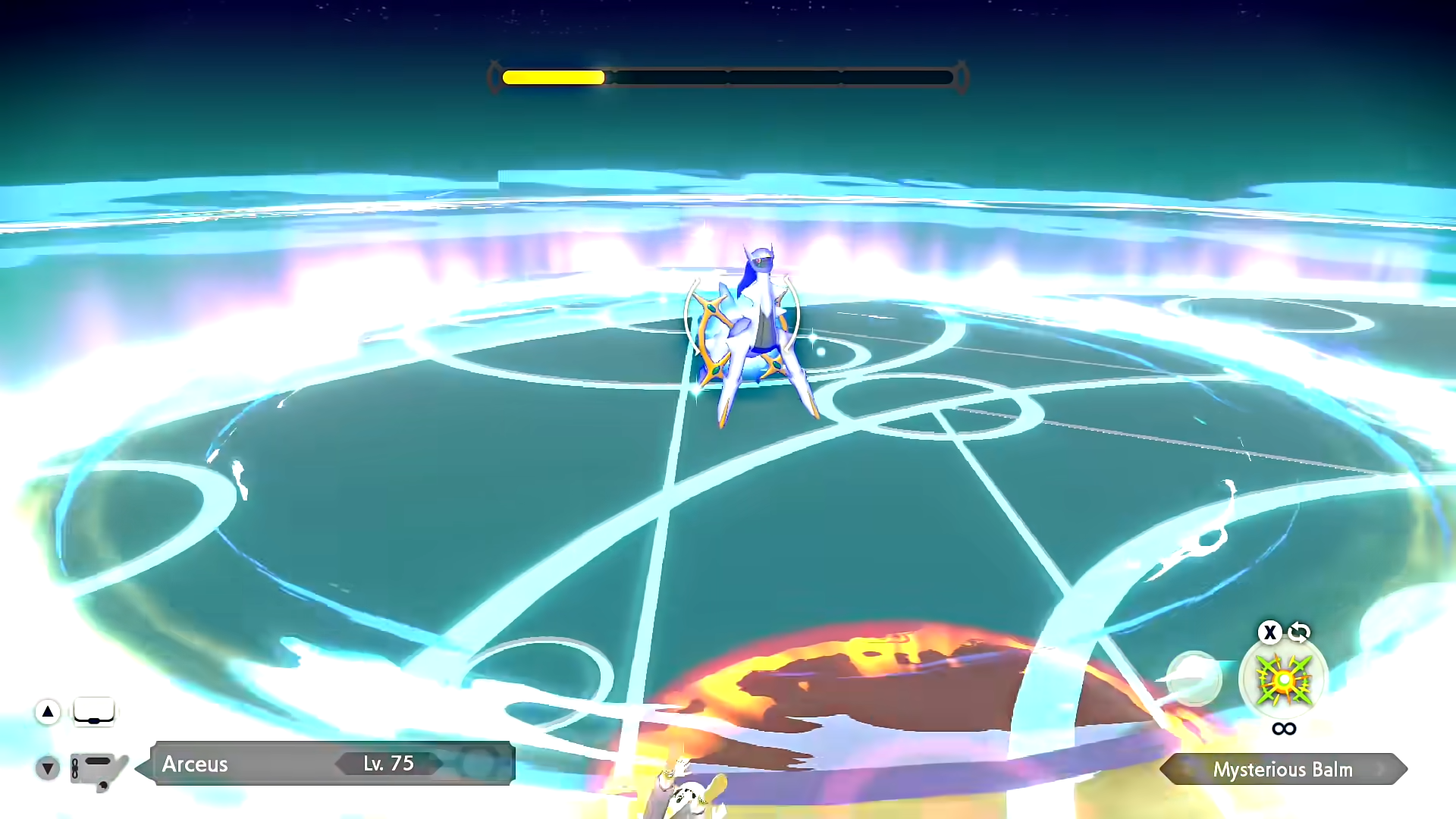The height and width of the screenshot is (819, 1456).
Task: Select the Mysterious Balm throwable icon
Action: pos(1282,679)
